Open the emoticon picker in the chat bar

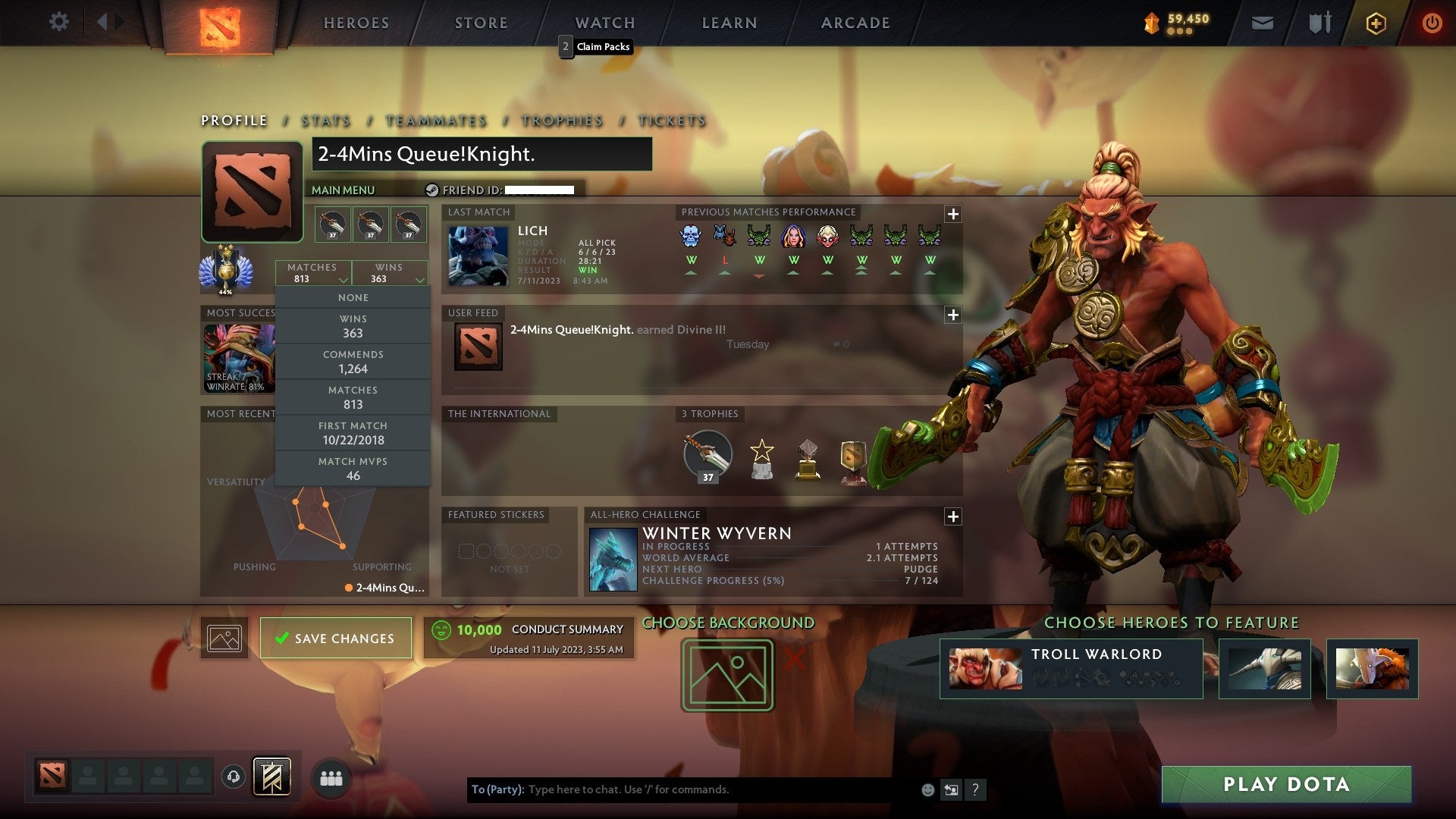pyautogui.click(x=927, y=789)
